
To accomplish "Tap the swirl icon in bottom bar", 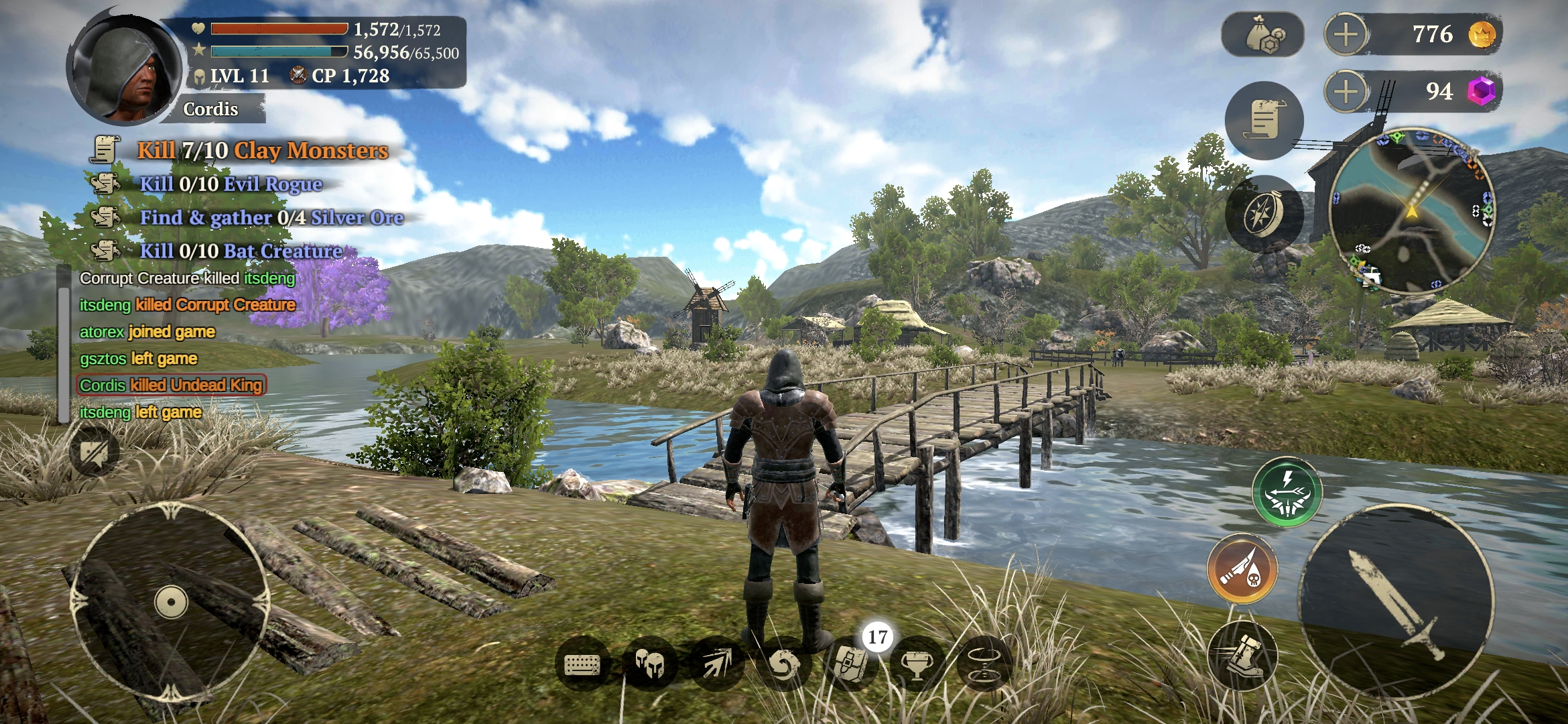I will point(783,664).
